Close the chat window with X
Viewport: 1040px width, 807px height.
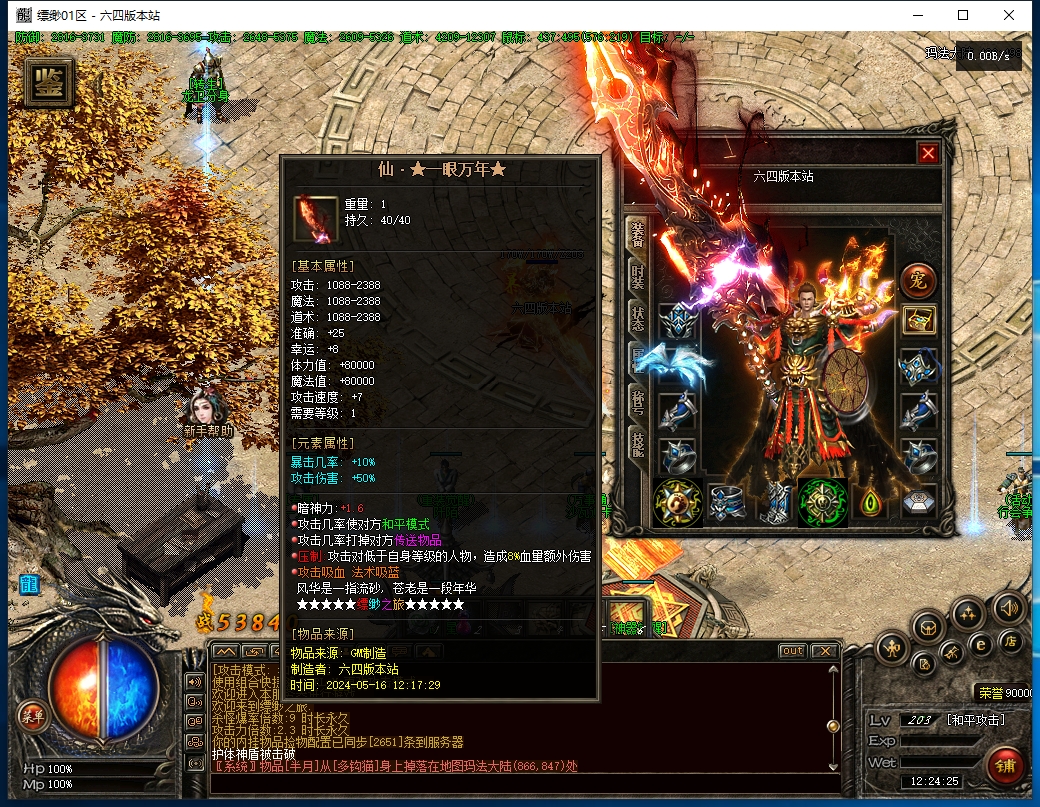click(823, 651)
